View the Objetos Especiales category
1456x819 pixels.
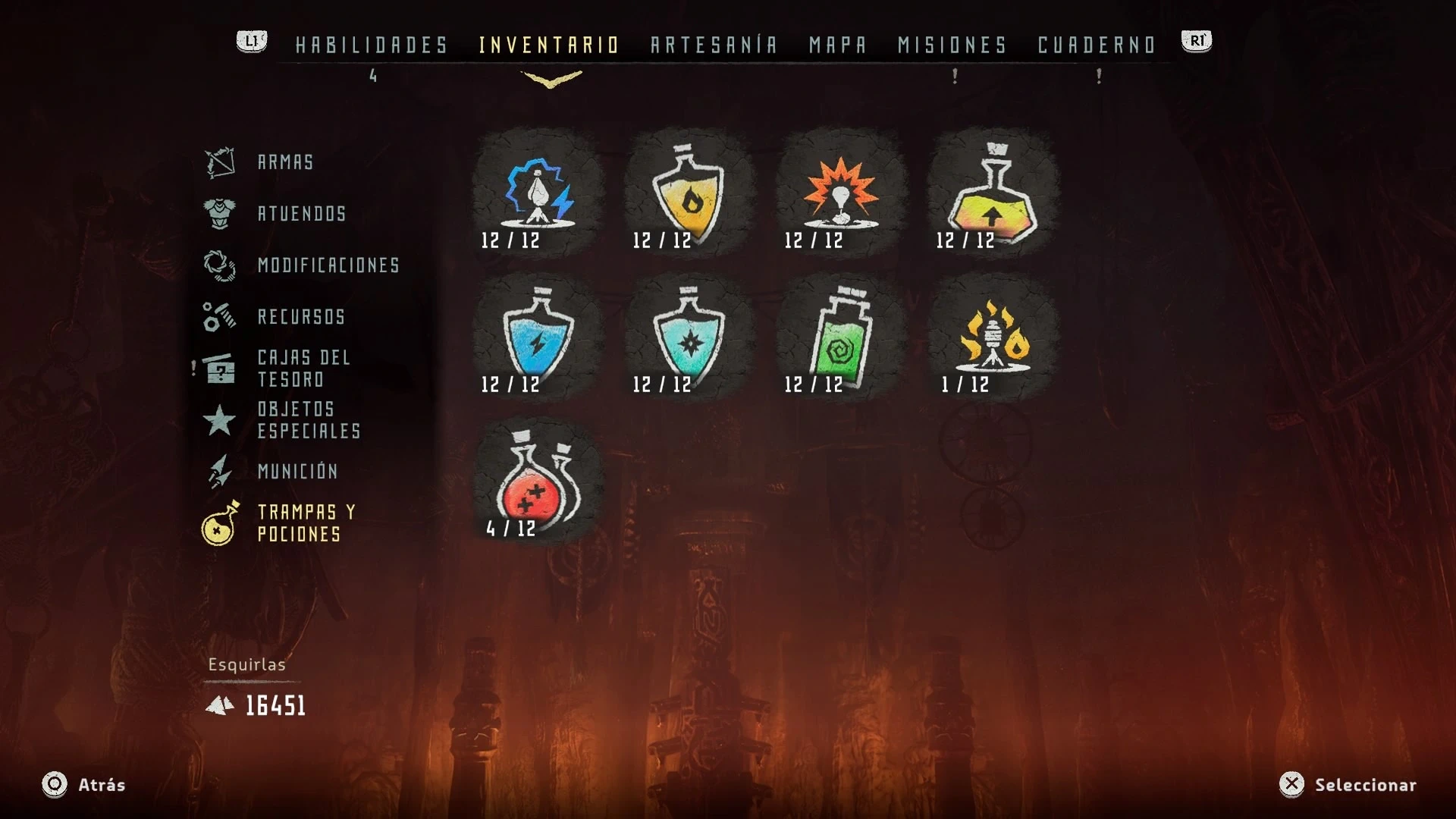click(309, 420)
